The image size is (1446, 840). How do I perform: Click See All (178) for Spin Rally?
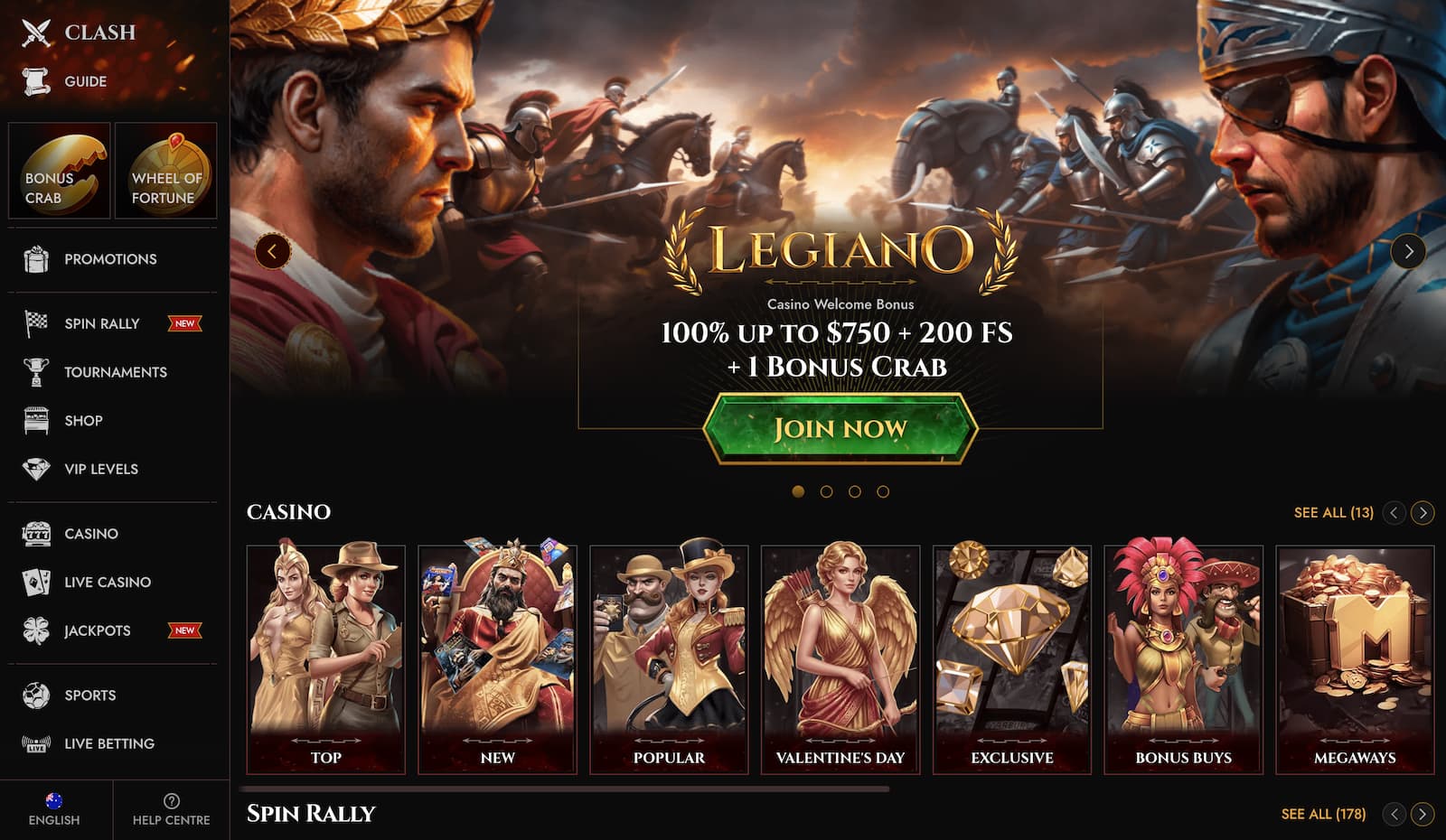(1321, 812)
